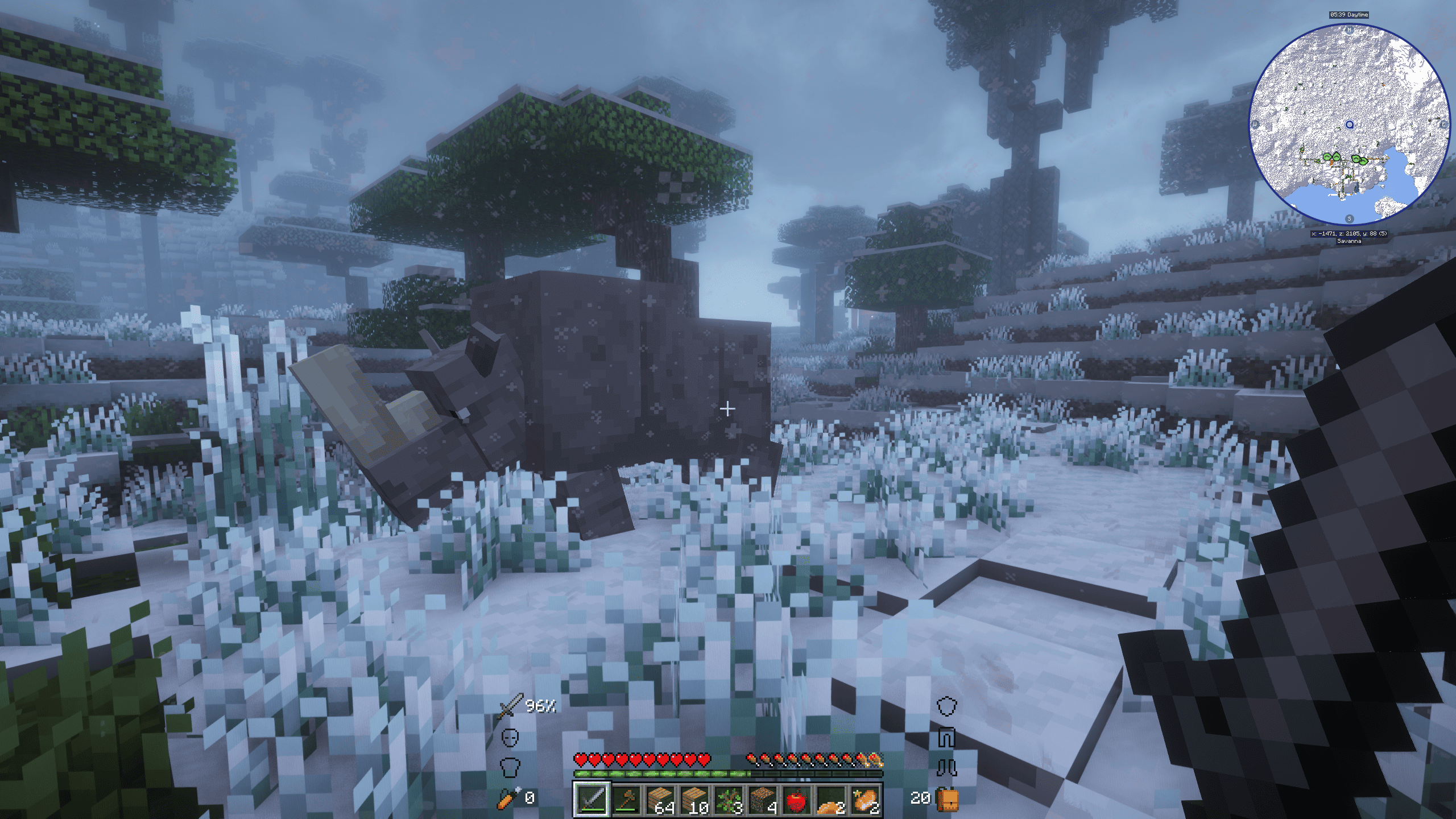Screen dimensions: 1456x819
Task: Click the player arrow at the minimap center
Action: point(1350,125)
